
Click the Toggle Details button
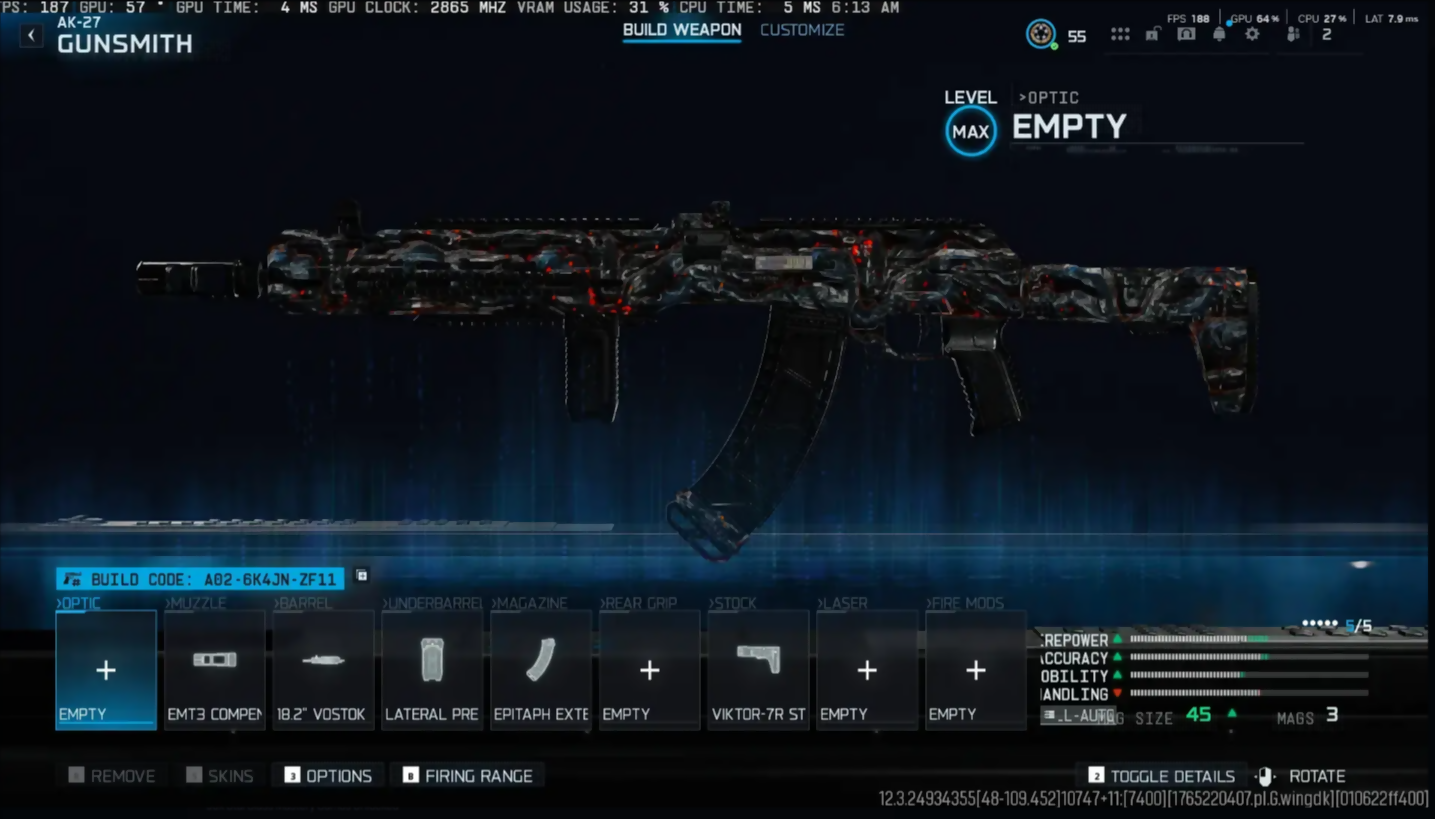[1161, 776]
